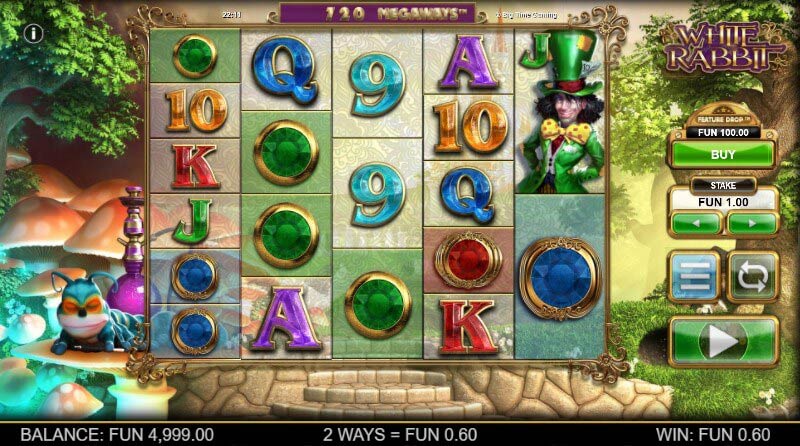The height and width of the screenshot is (446, 800).
Task: Open the game info panel
Action: tap(34, 33)
